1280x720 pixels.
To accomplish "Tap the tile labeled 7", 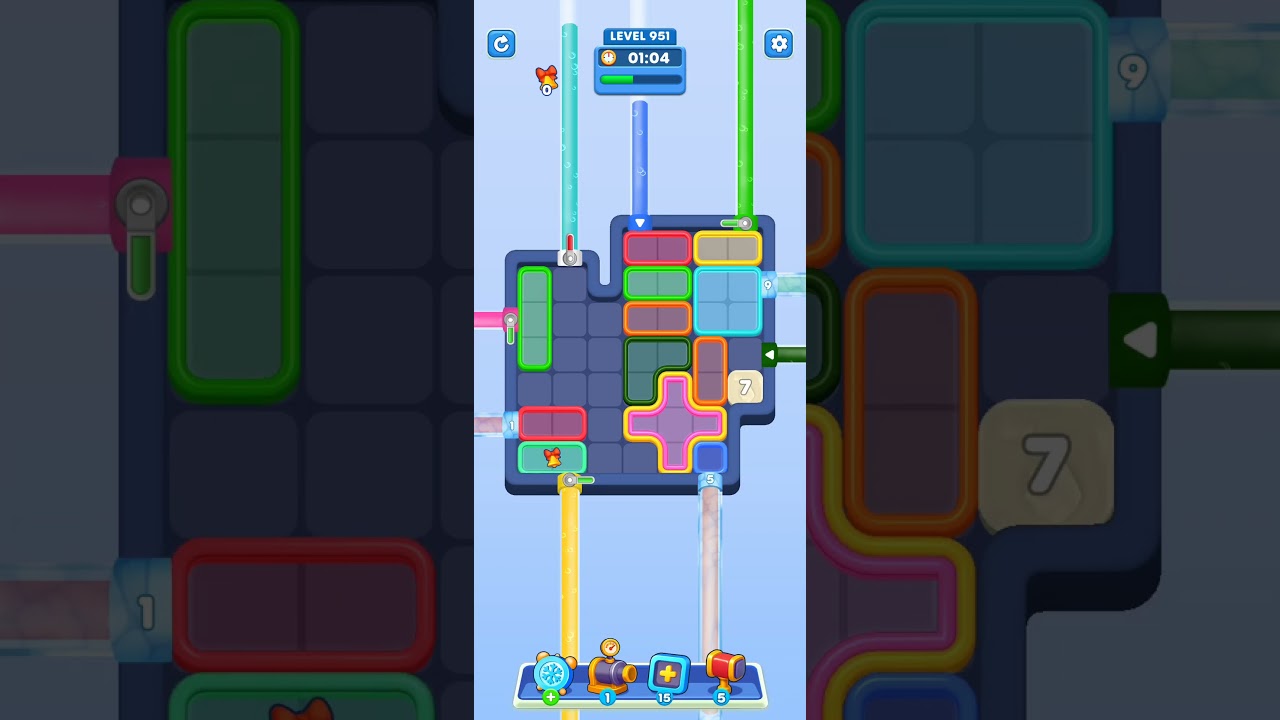I will pos(744,385).
